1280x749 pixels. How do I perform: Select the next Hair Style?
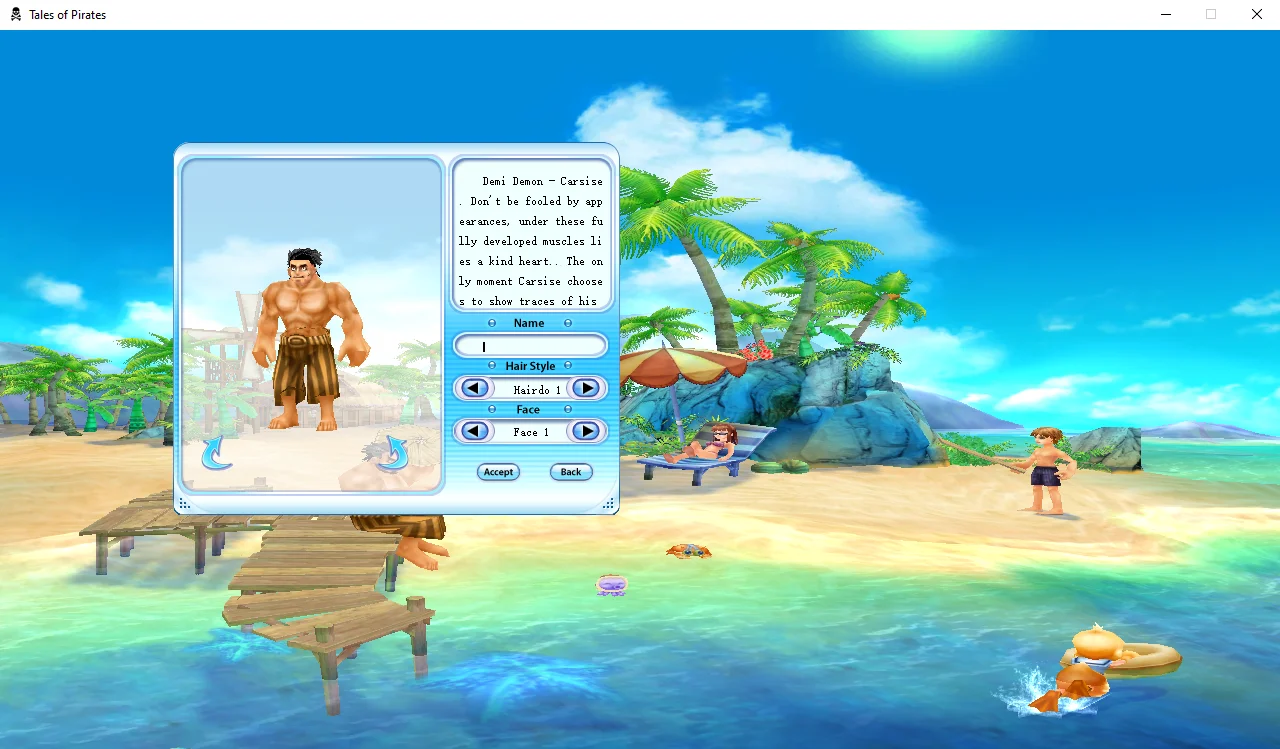(x=586, y=388)
